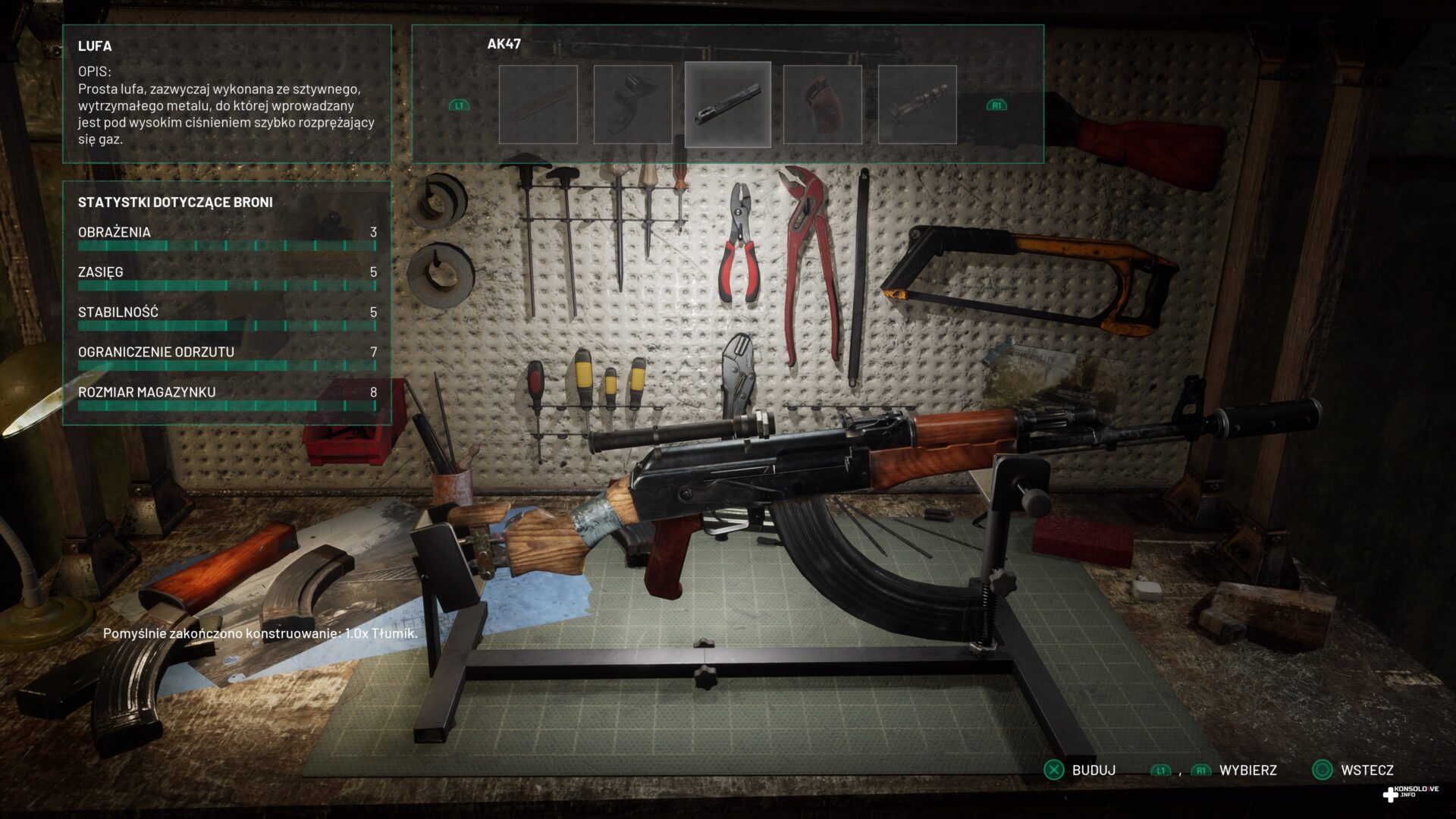Select the flat rail part slot

(x=538, y=105)
